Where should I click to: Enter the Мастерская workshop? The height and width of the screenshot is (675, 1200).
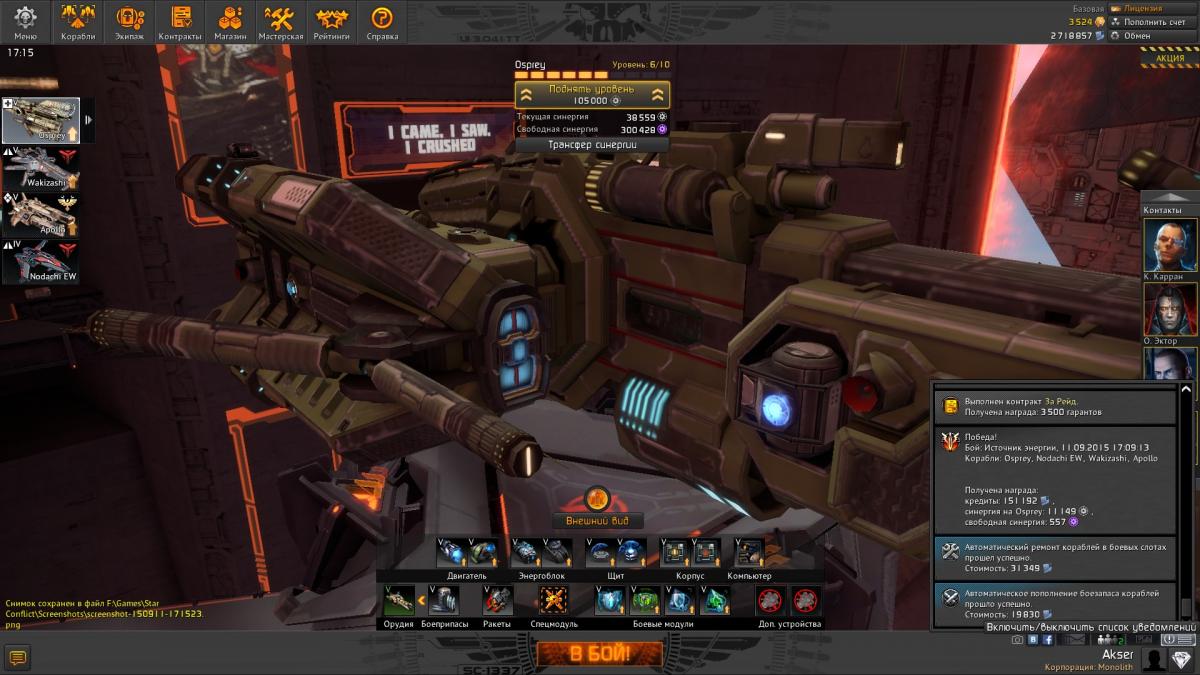[x=280, y=22]
